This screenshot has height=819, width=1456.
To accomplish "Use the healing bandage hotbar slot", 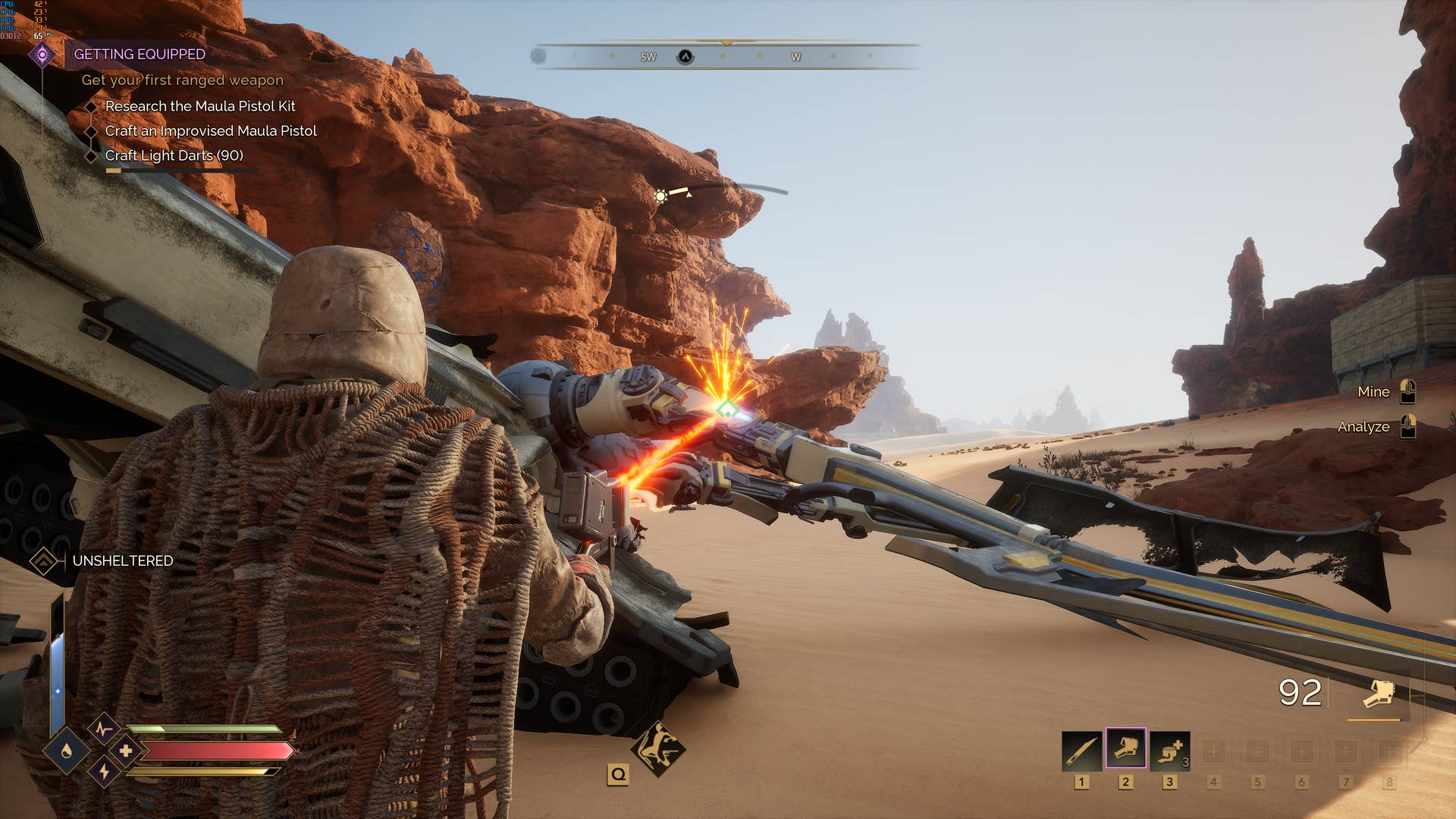I will 1169,751.
